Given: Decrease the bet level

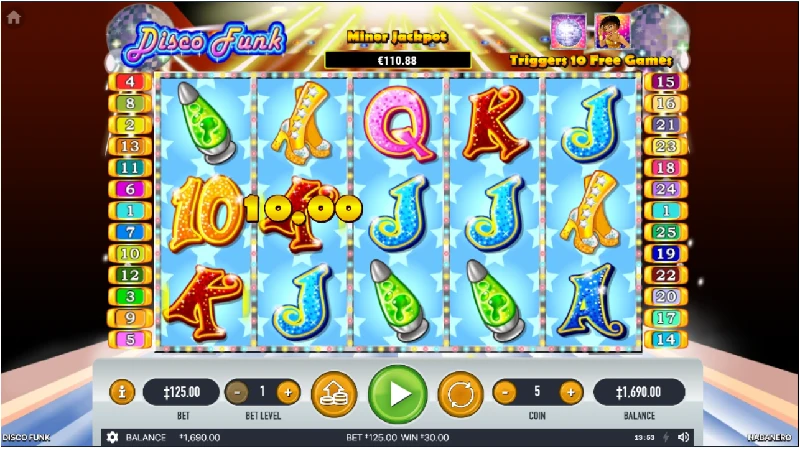Looking at the screenshot, I should 238,392.
